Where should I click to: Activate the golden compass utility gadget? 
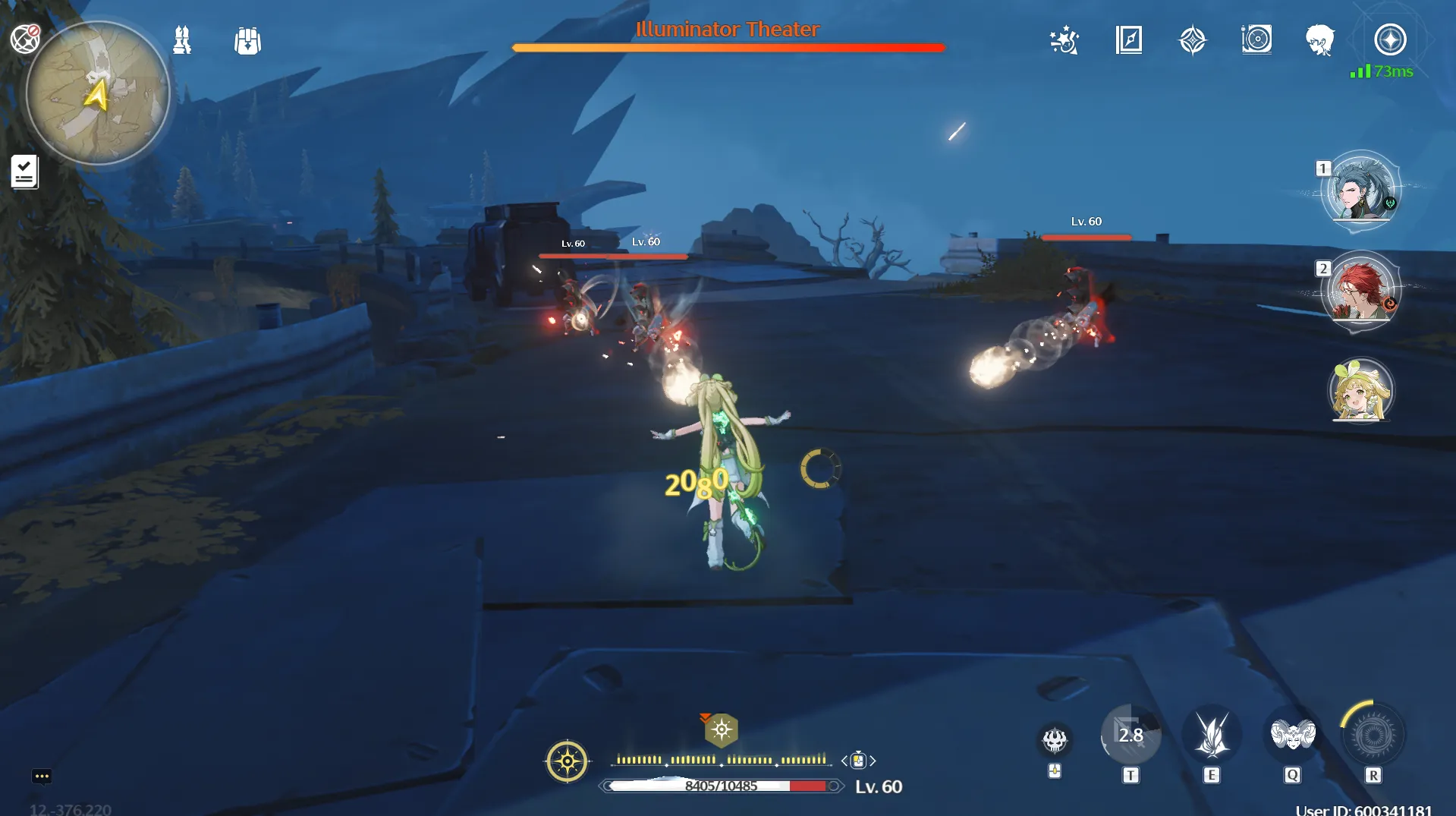point(567,761)
